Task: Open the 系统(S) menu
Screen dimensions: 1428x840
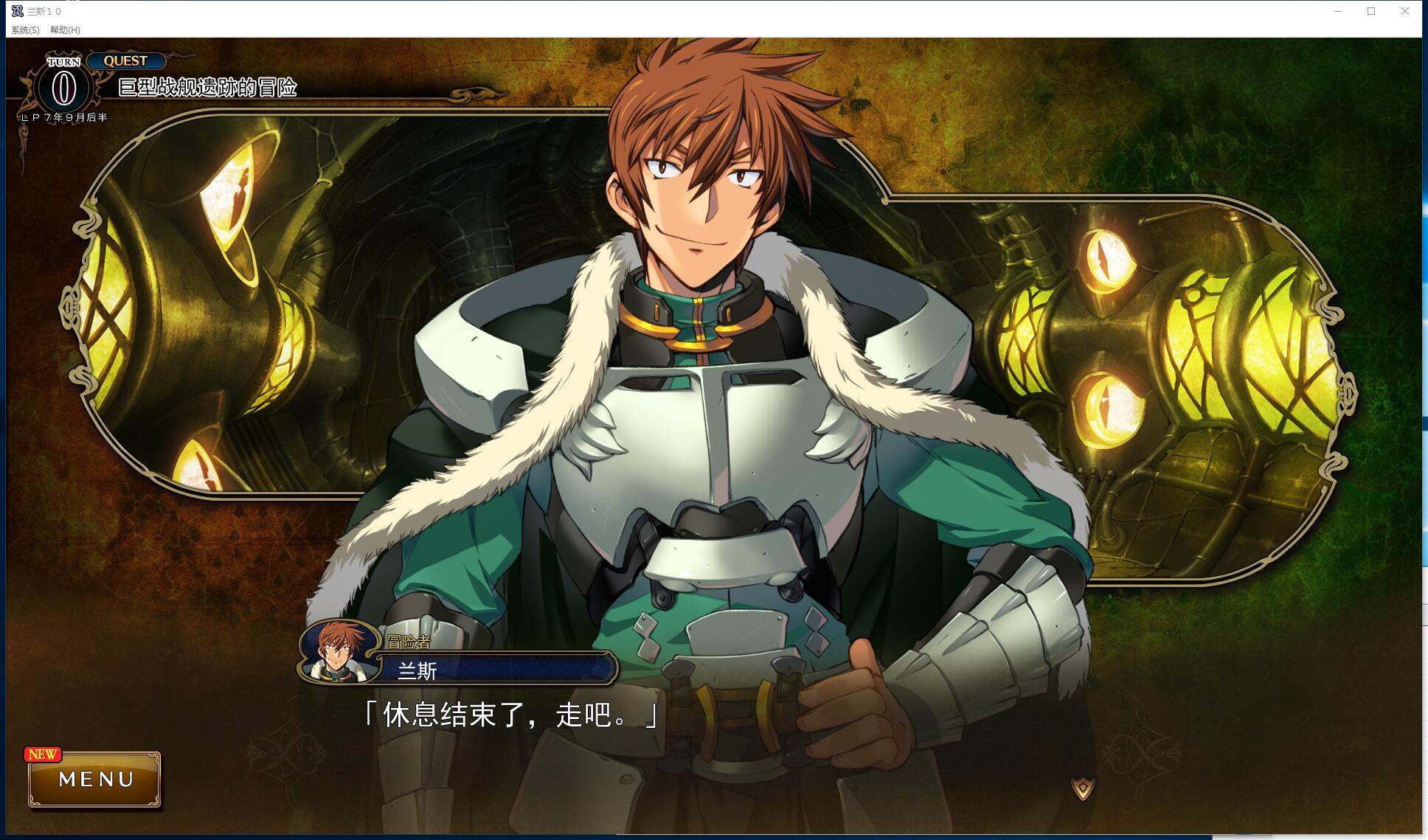Action: pos(24,30)
